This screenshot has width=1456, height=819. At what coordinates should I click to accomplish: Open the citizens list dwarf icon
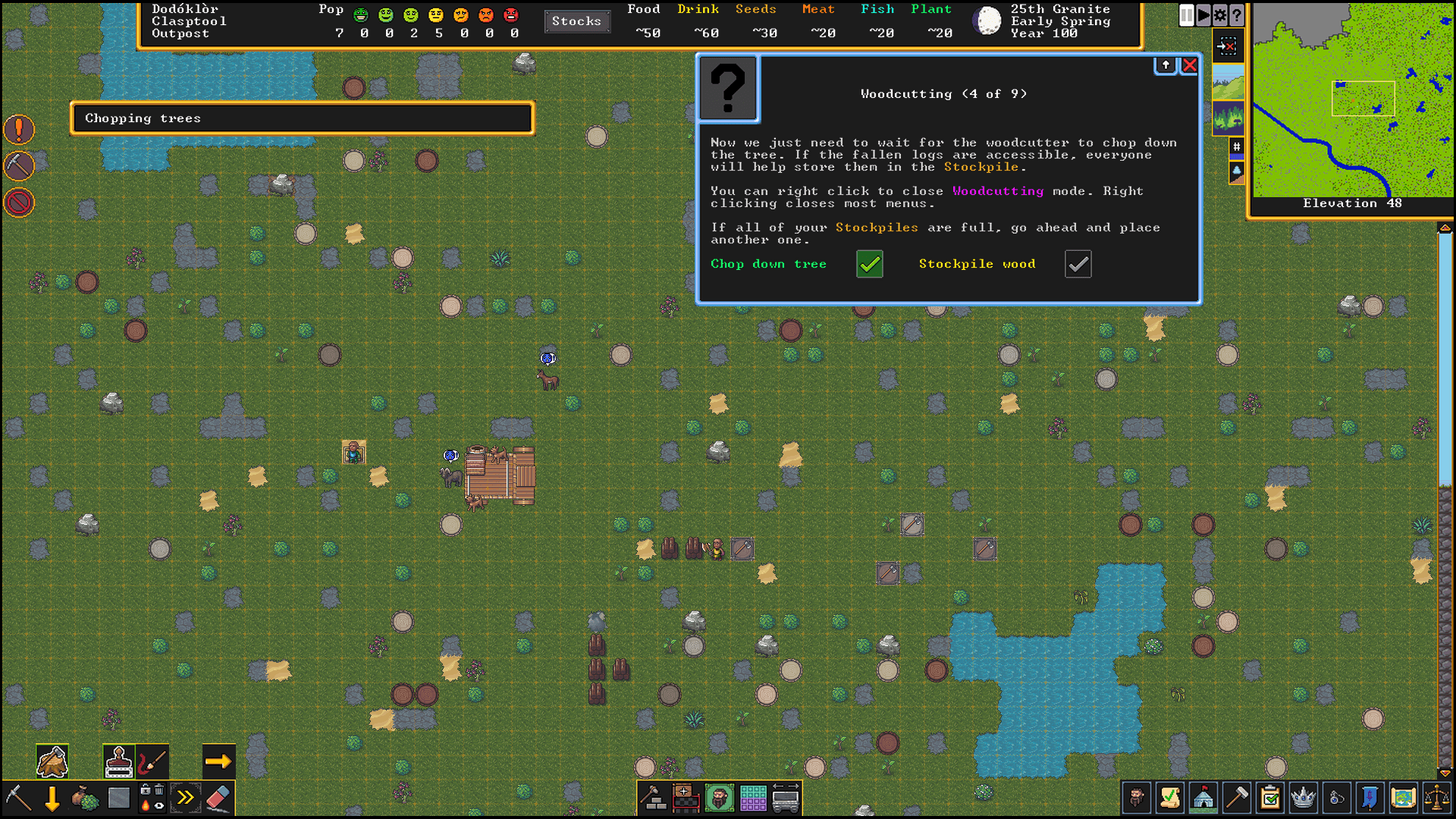click(x=1136, y=798)
